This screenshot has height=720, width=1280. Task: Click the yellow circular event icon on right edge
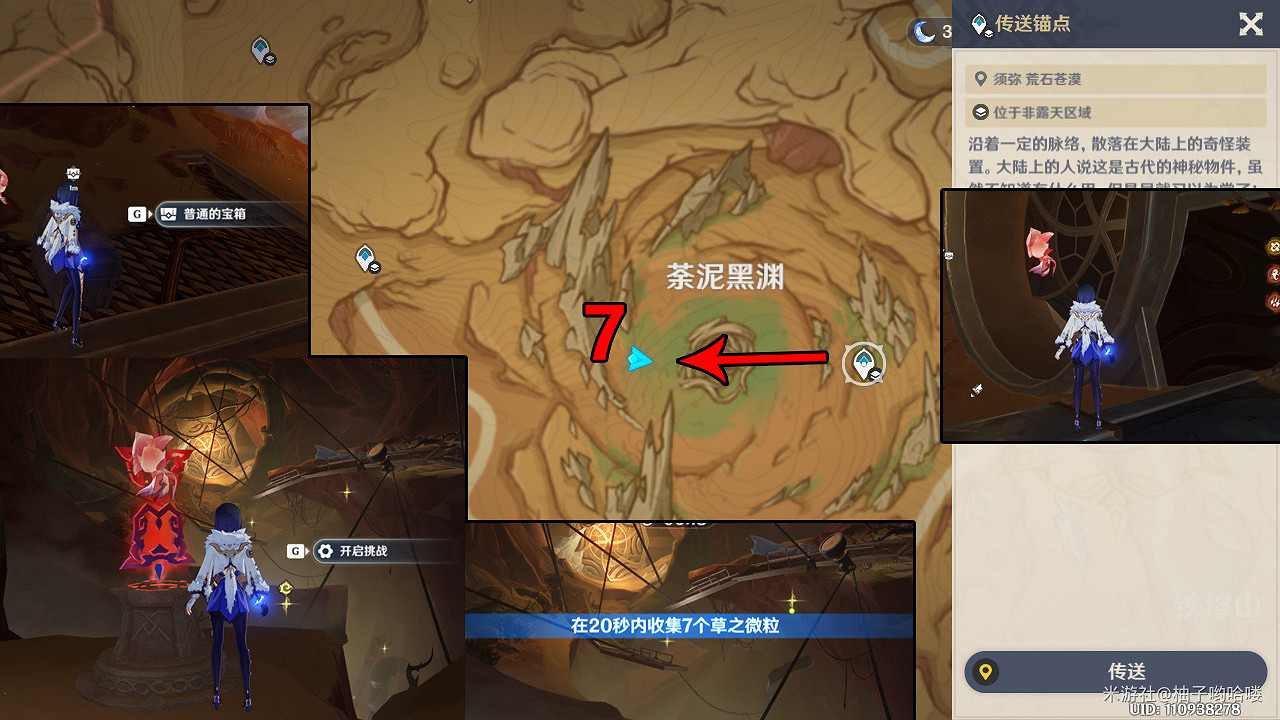click(x=1274, y=247)
